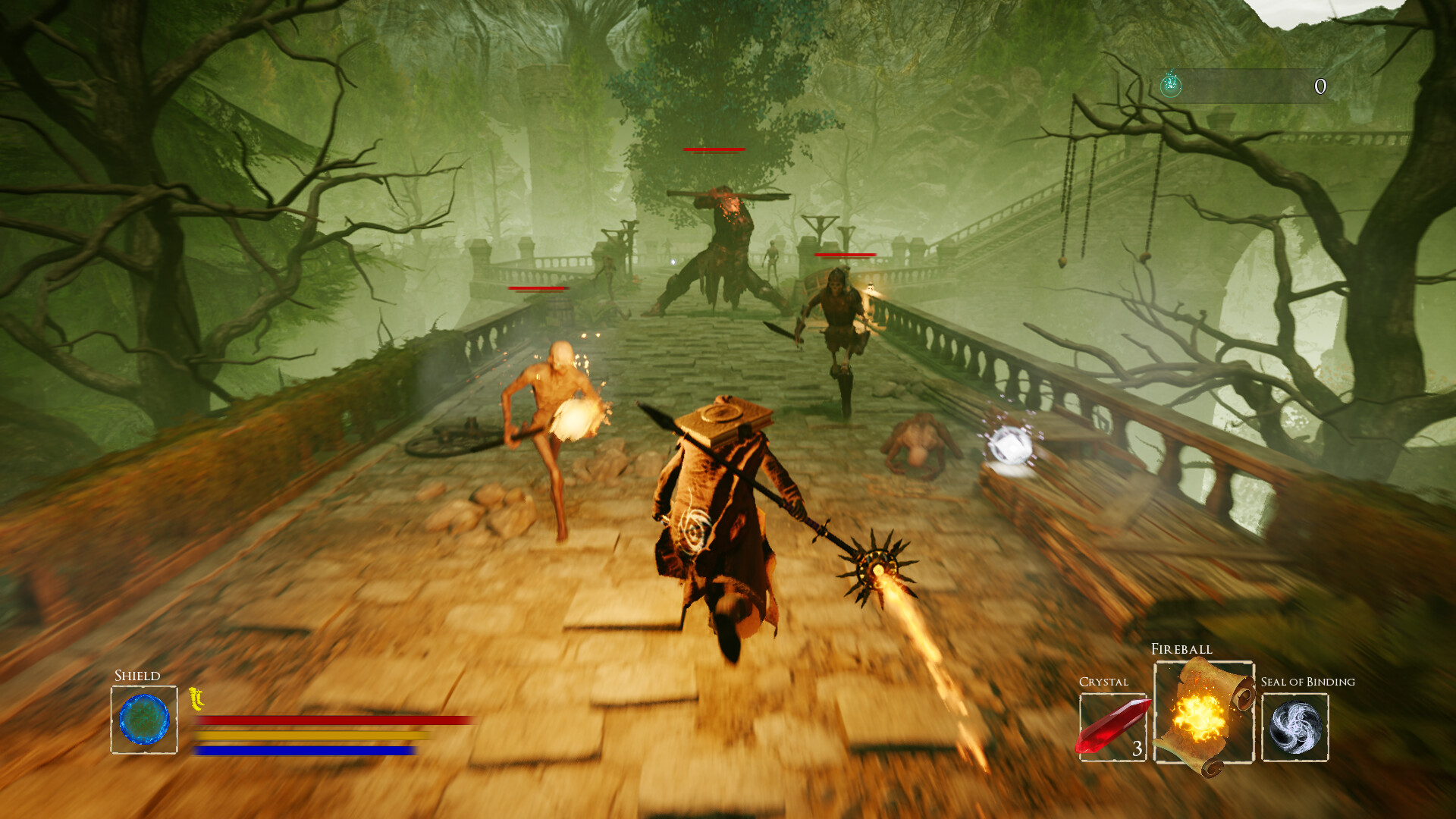The width and height of the screenshot is (1456, 819).
Task: Click the boss's red health bar in the distance
Action: 714,149
